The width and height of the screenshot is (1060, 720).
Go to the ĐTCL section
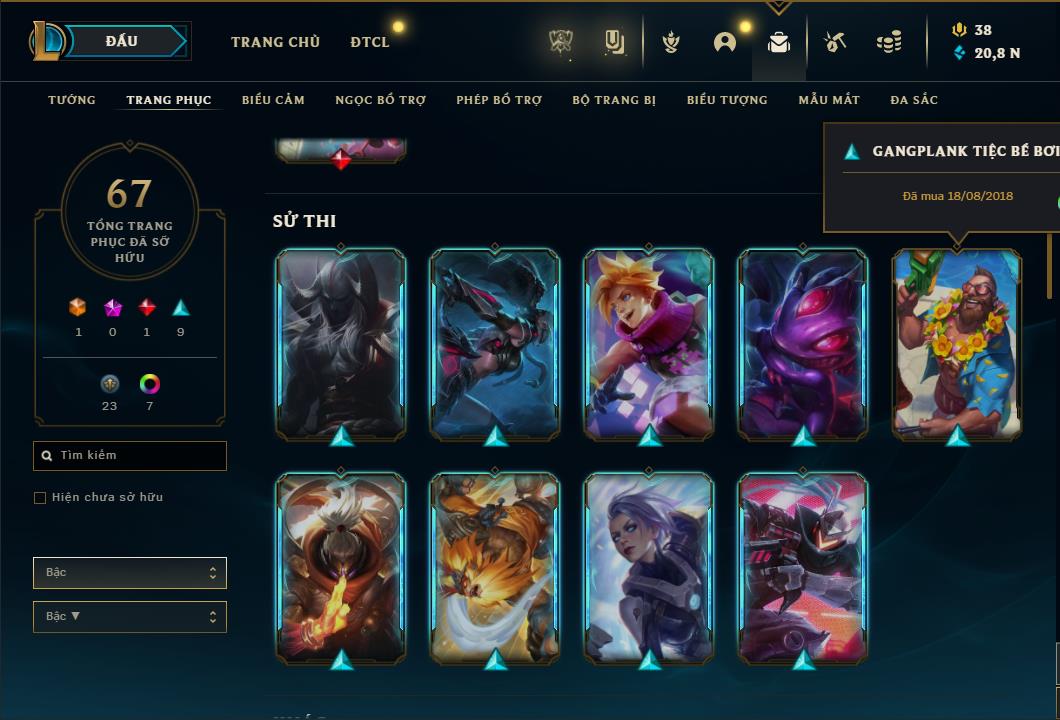coord(370,42)
